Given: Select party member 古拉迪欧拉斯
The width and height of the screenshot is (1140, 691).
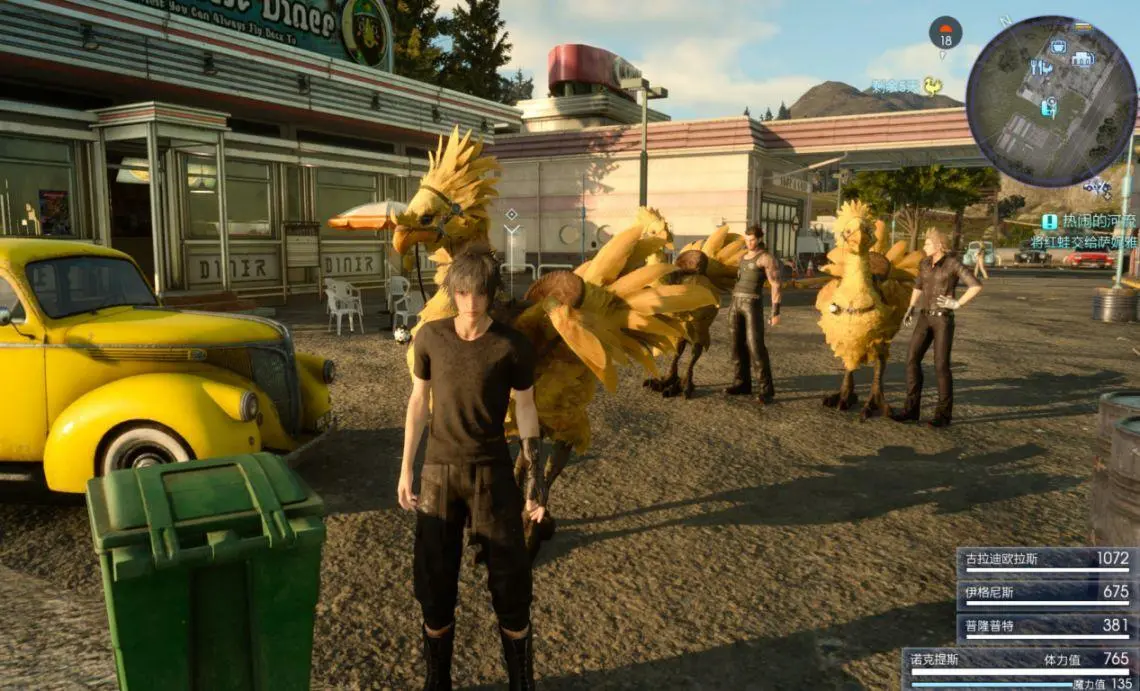Looking at the screenshot, I should pos(1046,561).
